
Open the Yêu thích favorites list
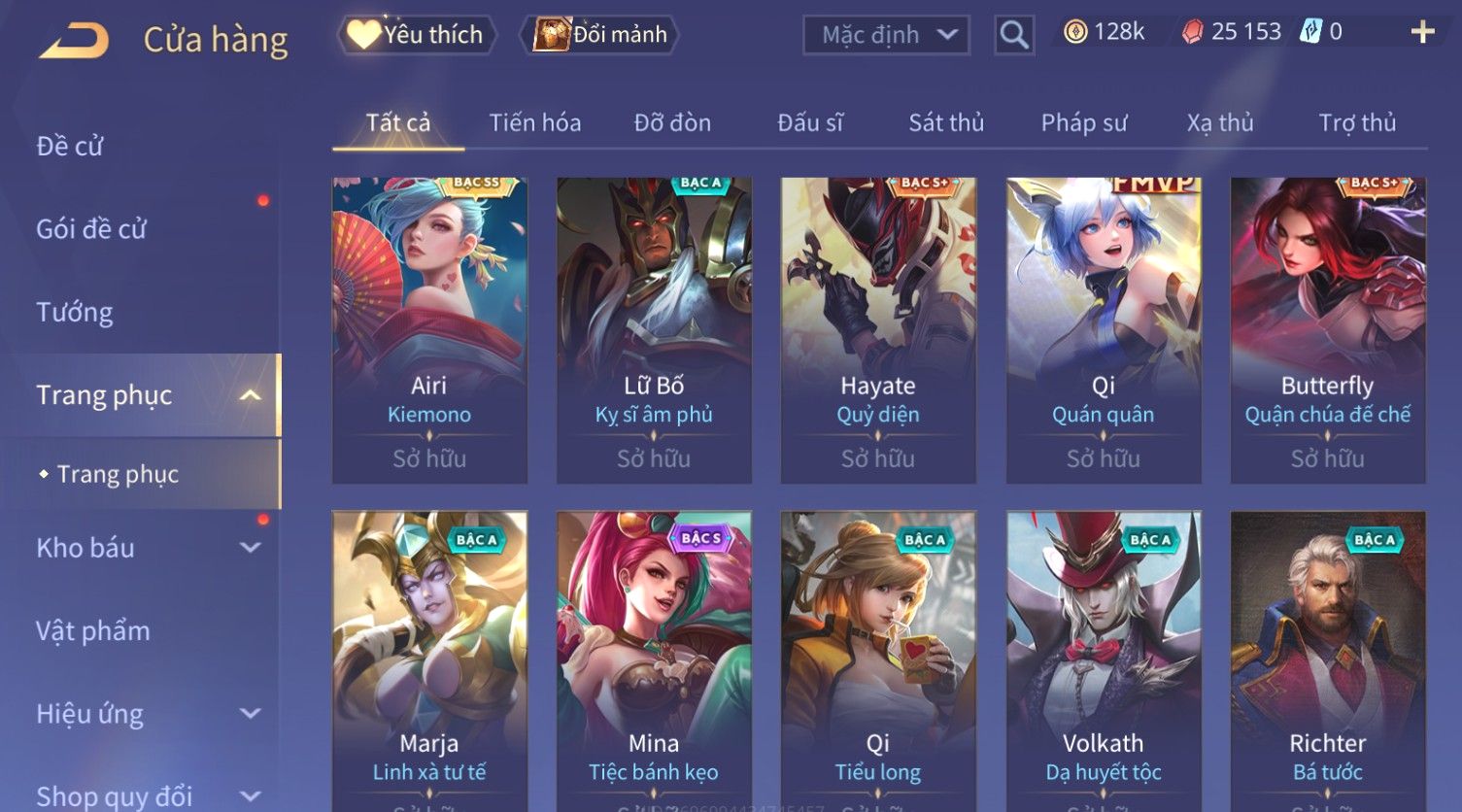[x=417, y=35]
